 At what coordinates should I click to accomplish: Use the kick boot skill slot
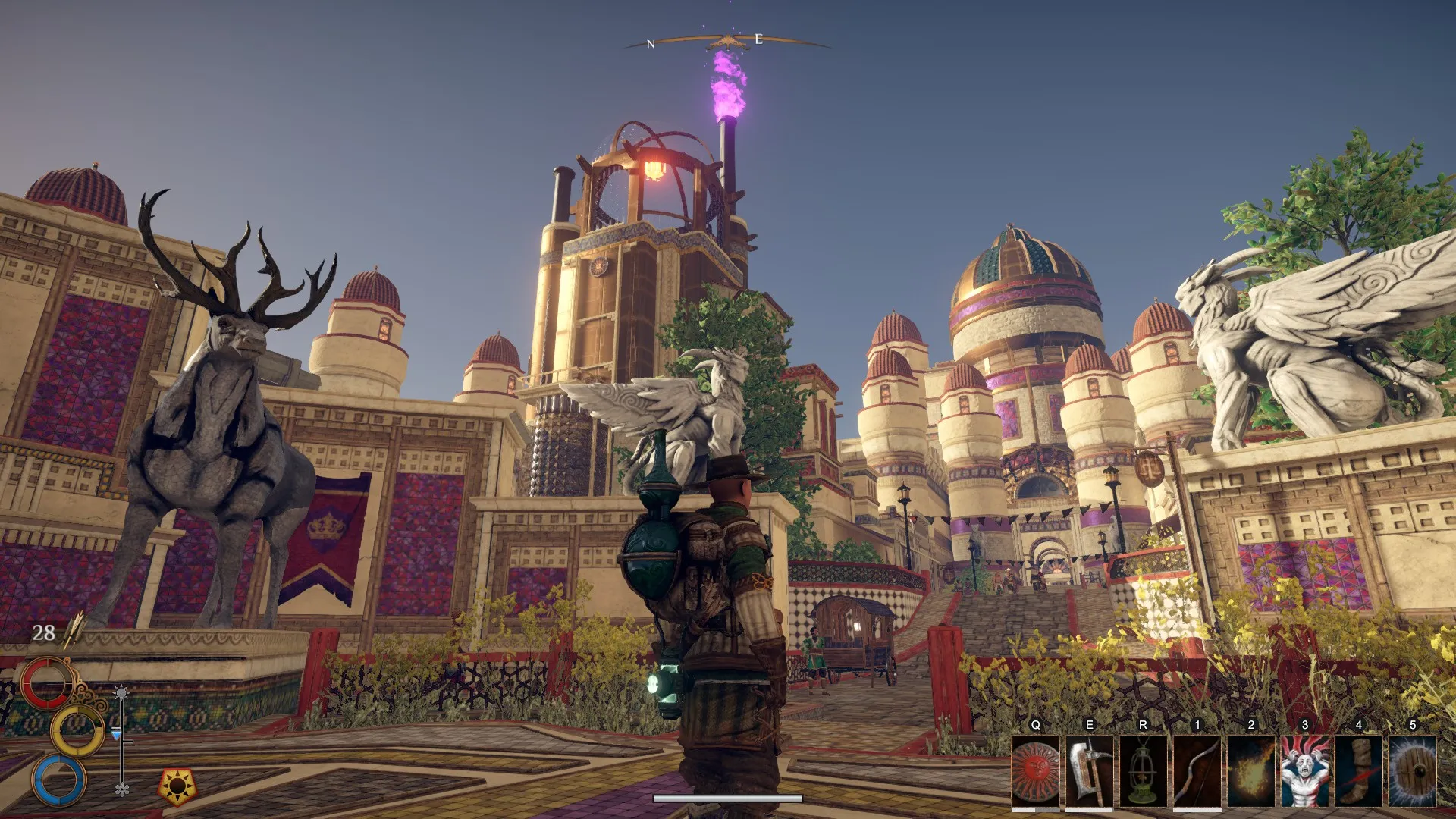[x=1358, y=771]
